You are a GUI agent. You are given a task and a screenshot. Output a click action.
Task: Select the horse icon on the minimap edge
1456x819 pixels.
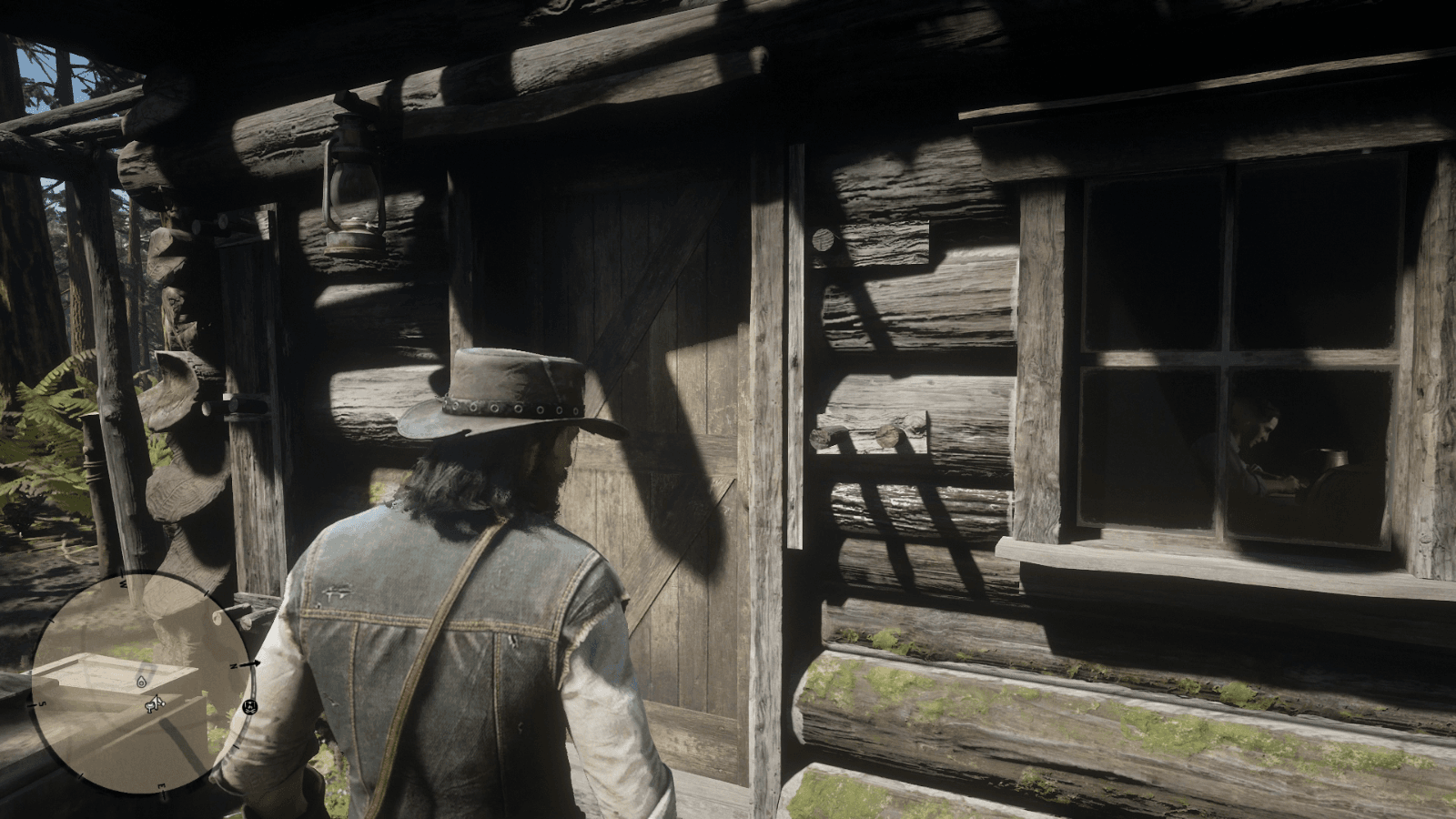coord(251,706)
